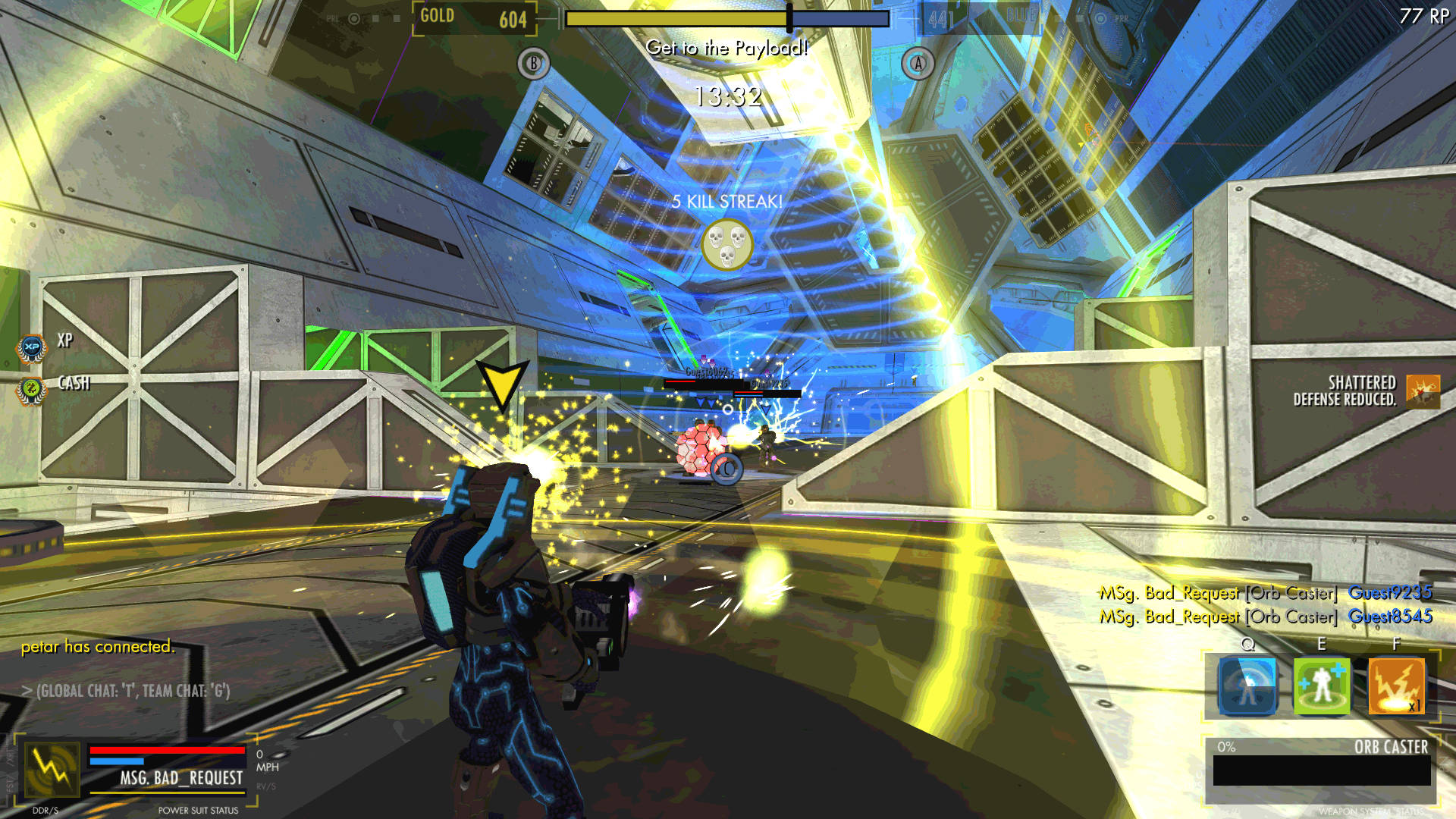This screenshot has height=819, width=1456.
Task: Click the MSG. BAD_REQUEST nameplate
Action: [x=181, y=778]
